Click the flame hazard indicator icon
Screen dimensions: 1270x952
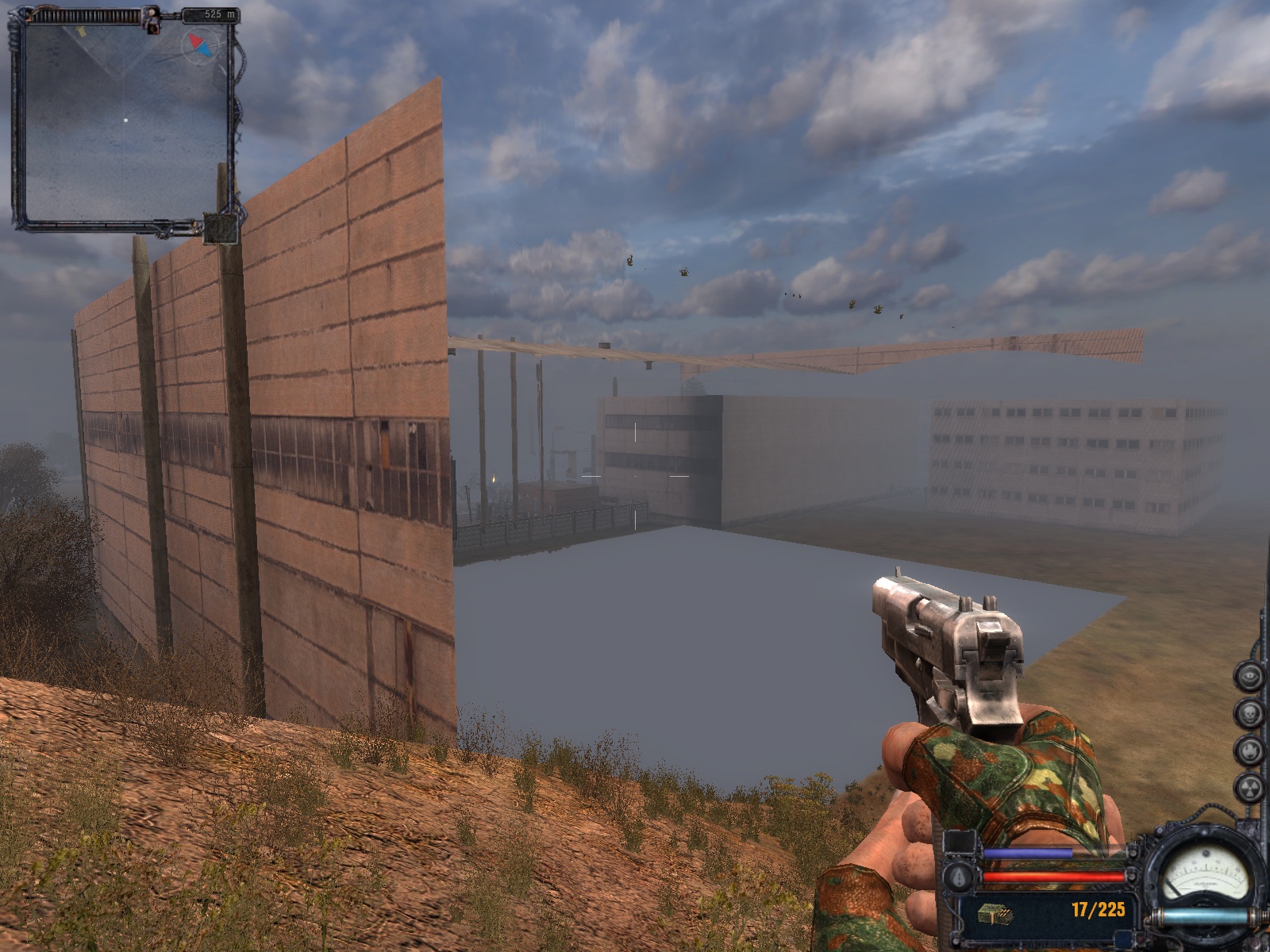coord(1249,749)
